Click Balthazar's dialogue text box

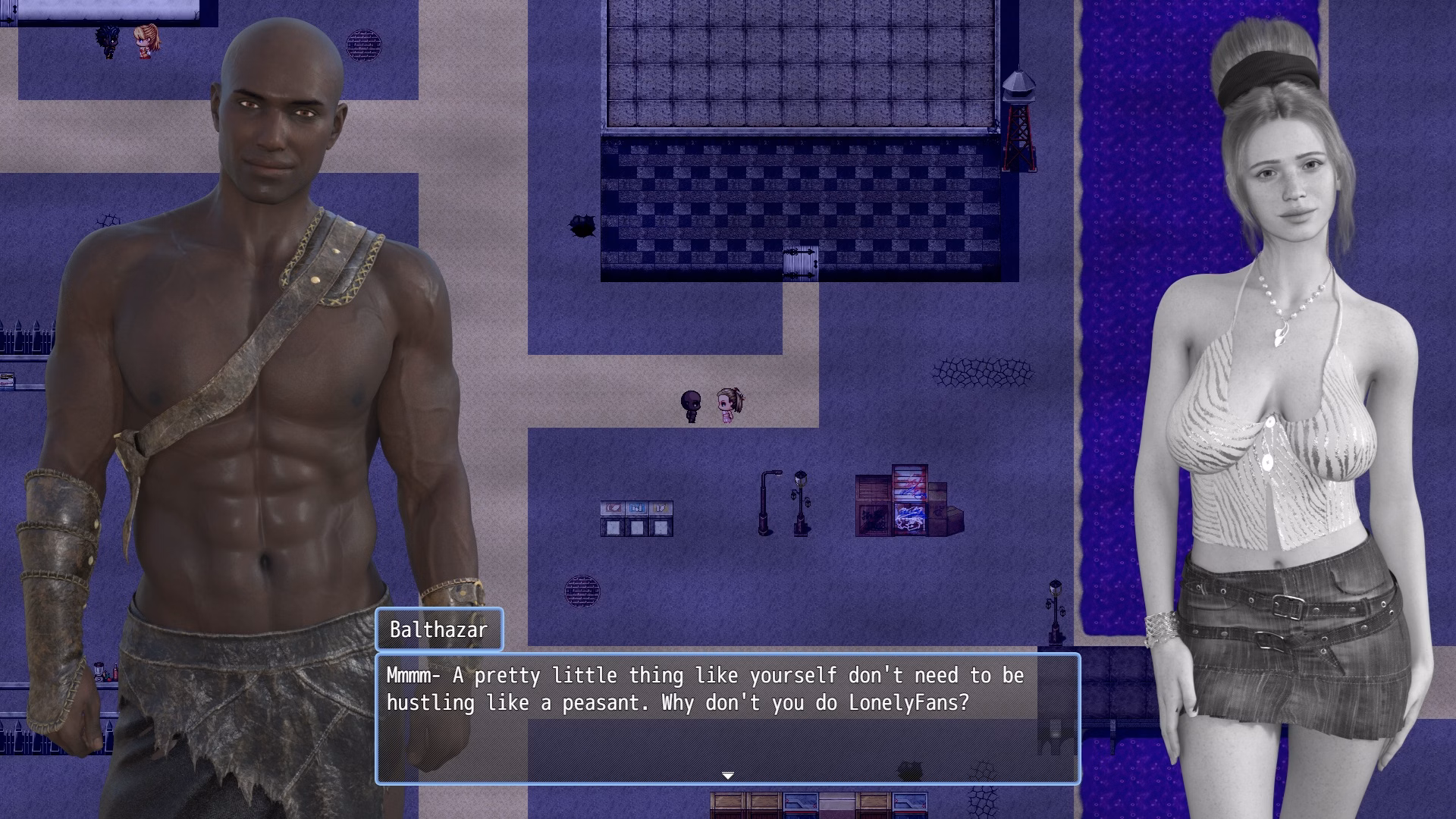point(727,717)
